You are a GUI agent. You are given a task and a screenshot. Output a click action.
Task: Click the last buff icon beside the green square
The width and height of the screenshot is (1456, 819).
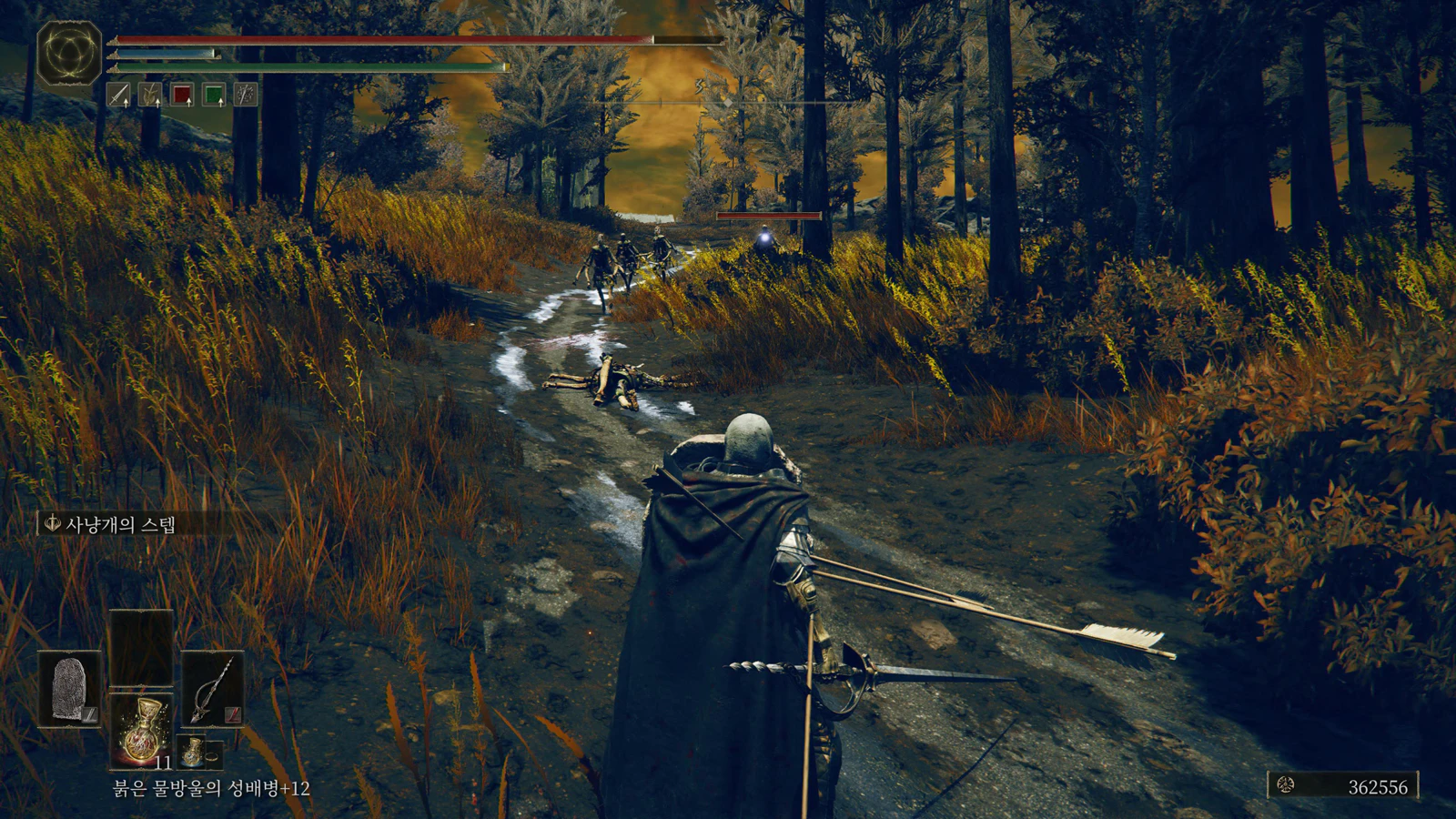(x=245, y=95)
